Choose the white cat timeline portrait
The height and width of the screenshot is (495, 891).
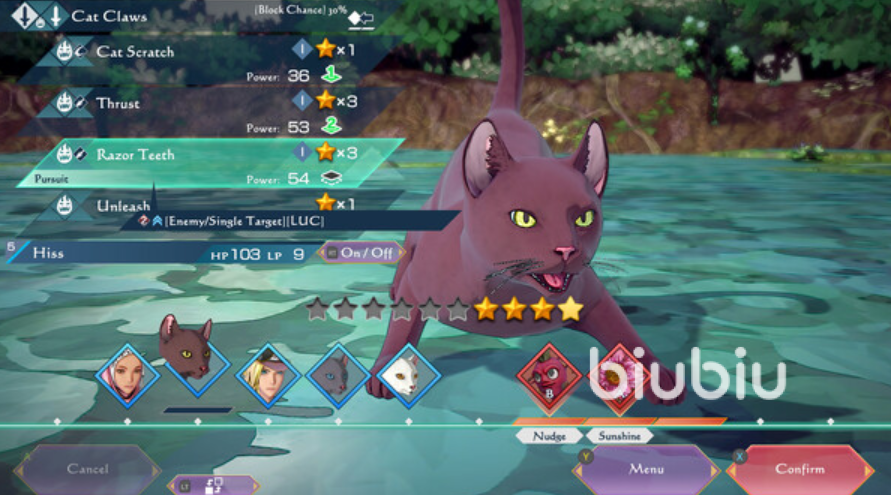pos(408,375)
